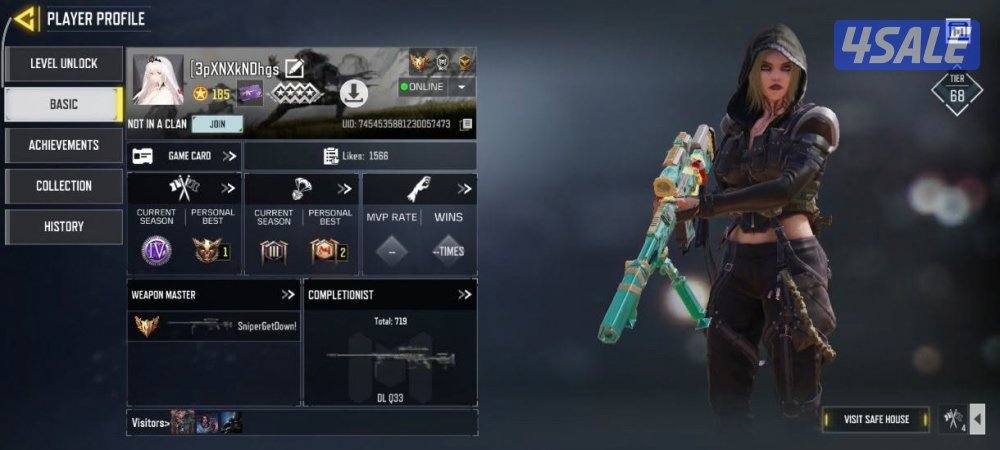Click the player avatar portrait
The width and height of the screenshot is (1000, 450).
tap(158, 80)
